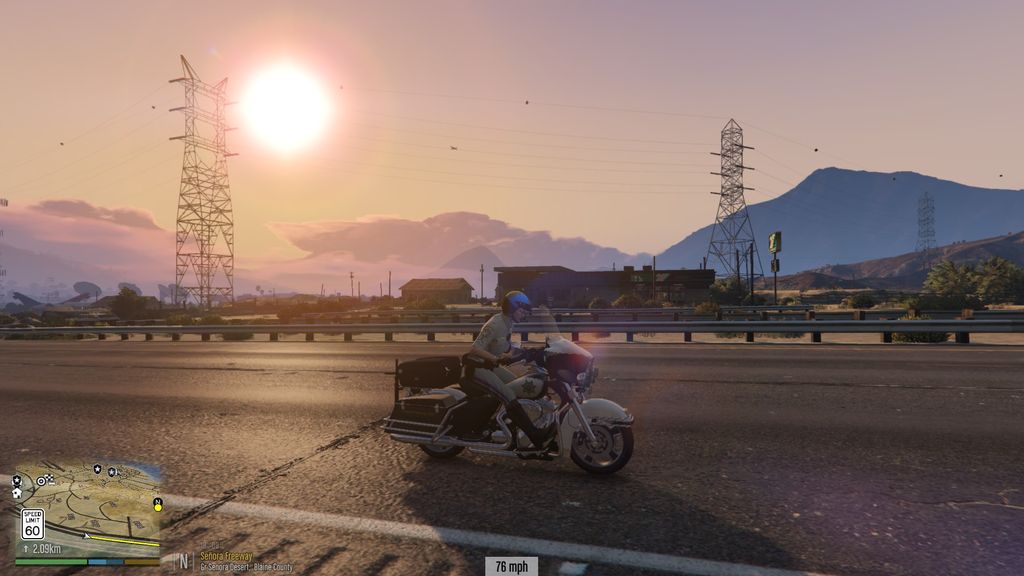The image size is (1024, 576).
Task: Click the speed limit 60 sign
Action: point(33,524)
